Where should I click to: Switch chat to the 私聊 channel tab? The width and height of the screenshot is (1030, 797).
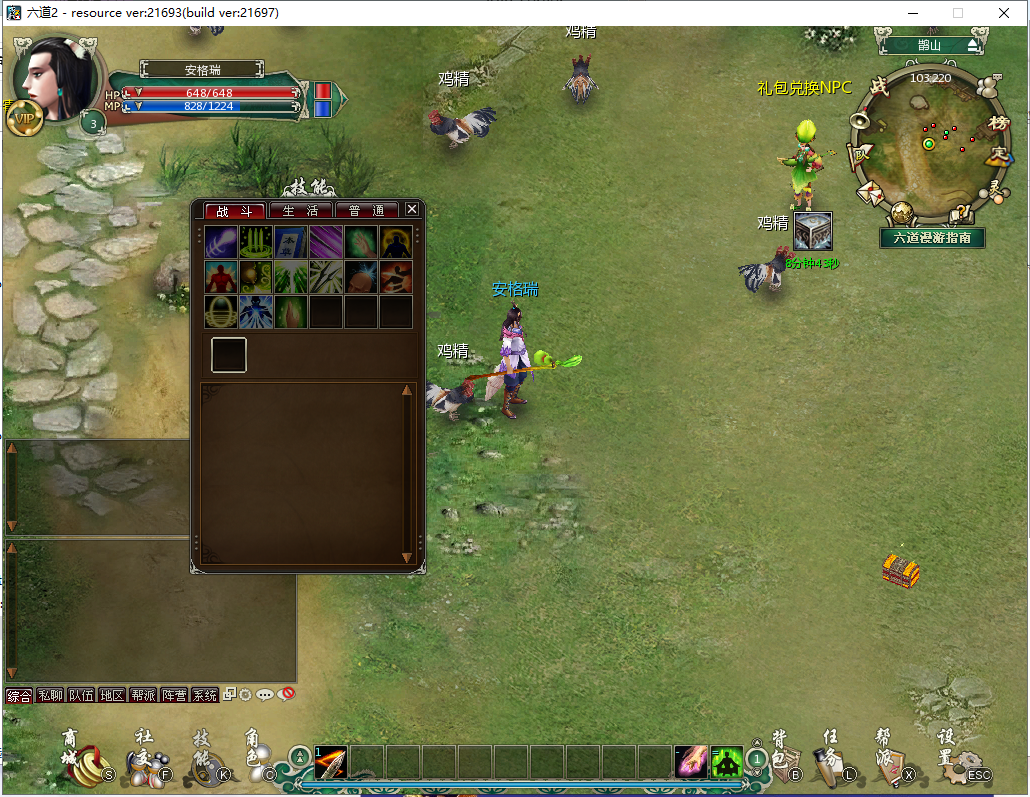point(50,695)
